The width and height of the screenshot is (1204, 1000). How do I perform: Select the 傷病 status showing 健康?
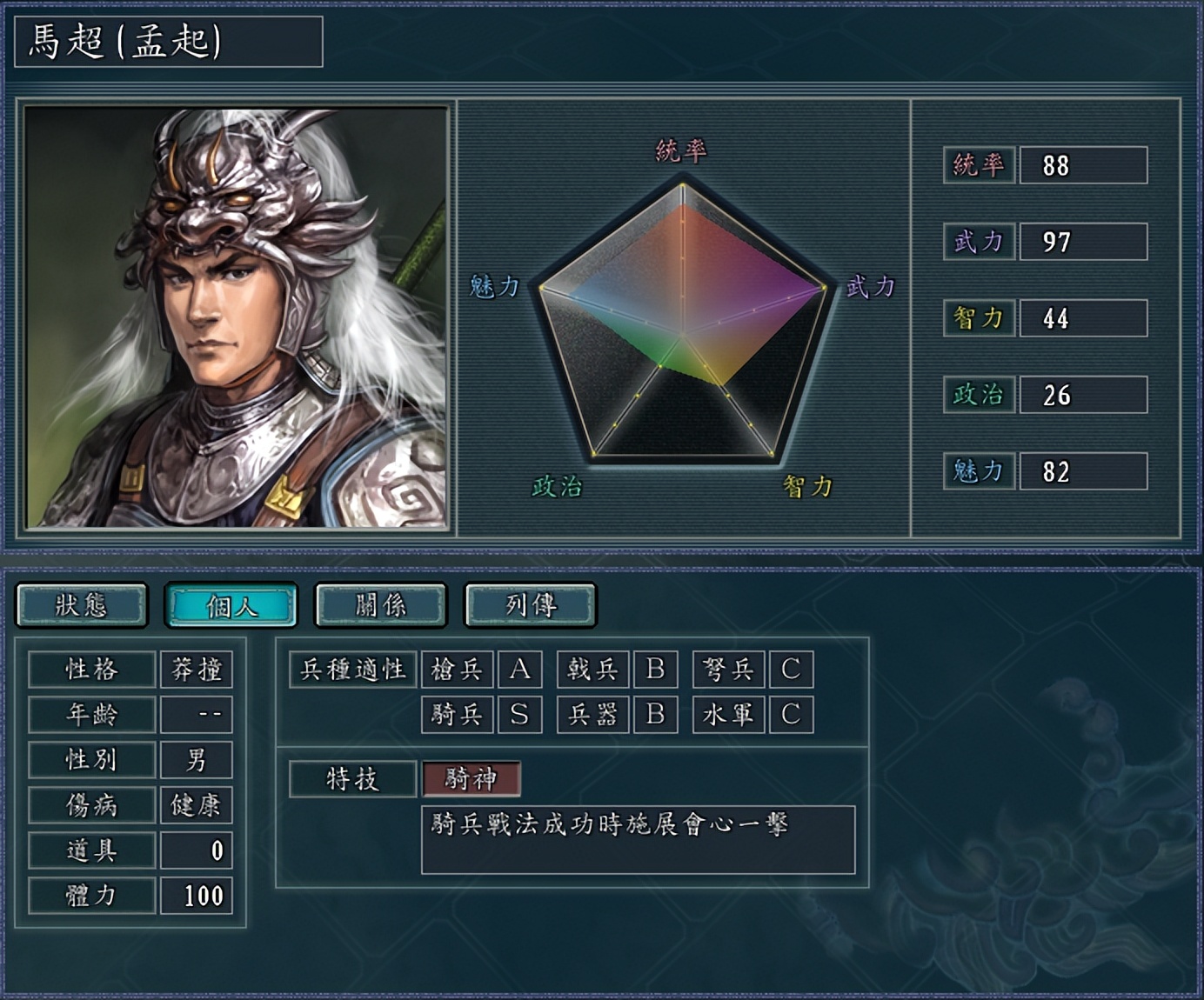tap(197, 805)
